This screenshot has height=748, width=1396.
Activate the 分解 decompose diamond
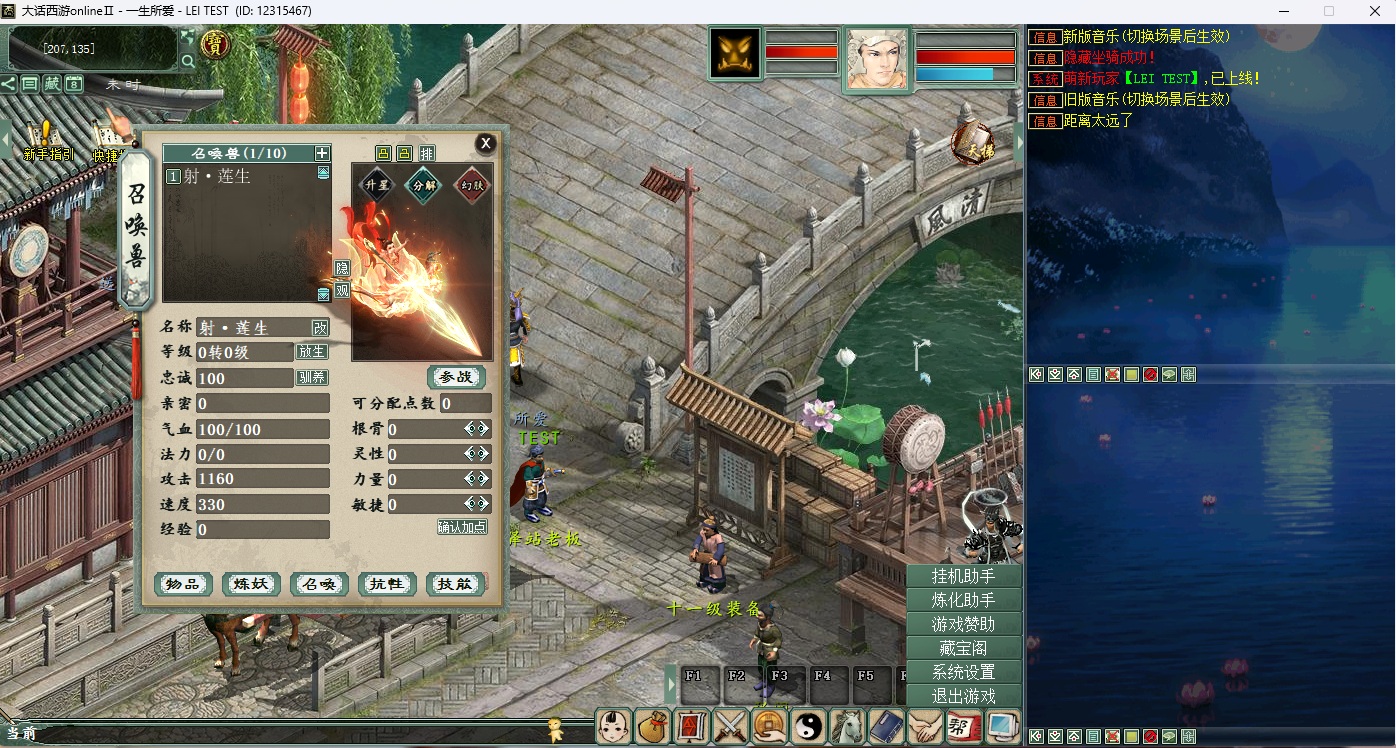pyautogui.click(x=422, y=185)
